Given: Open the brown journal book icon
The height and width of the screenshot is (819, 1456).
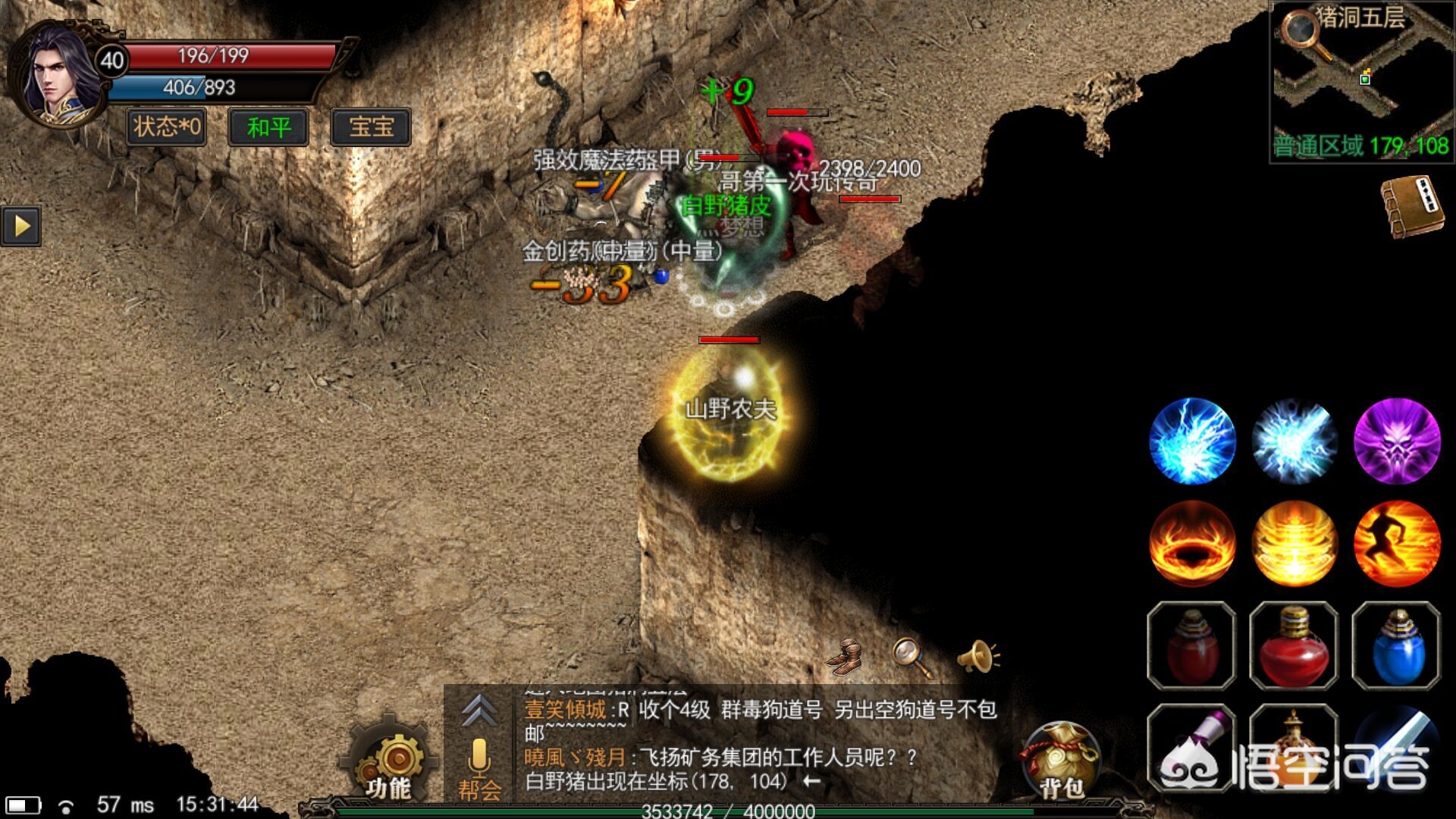Looking at the screenshot, I should tap(1412, 206).
